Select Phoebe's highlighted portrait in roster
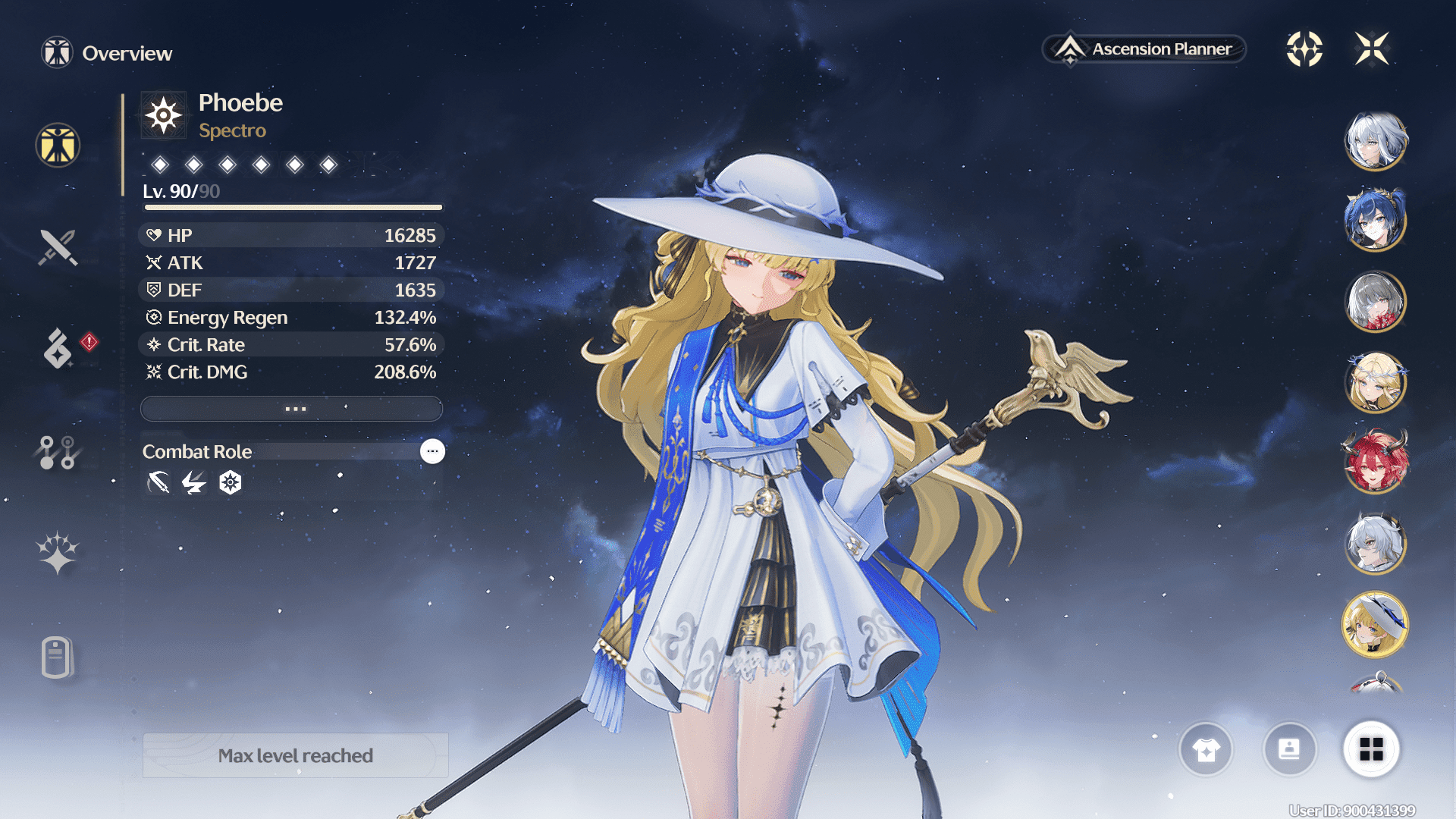Image resolution: width=1456 pixels, height=819 pixels. pos(1376,624)
